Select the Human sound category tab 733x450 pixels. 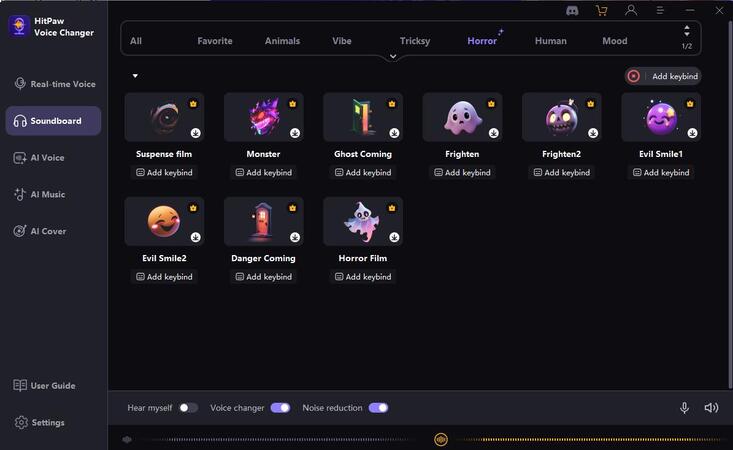click(x=550, y=41)
